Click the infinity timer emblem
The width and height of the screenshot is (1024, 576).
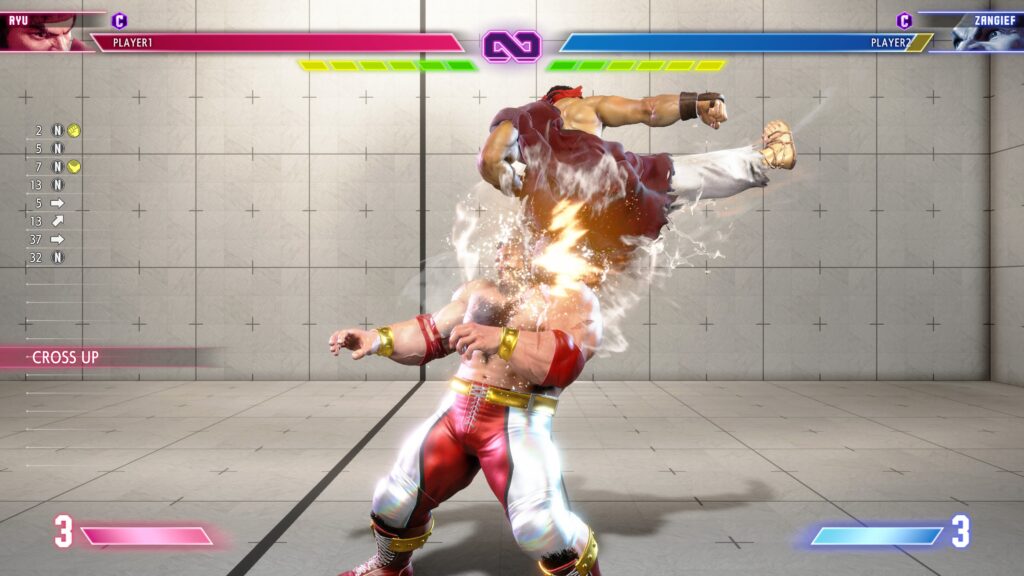(511, 45)
